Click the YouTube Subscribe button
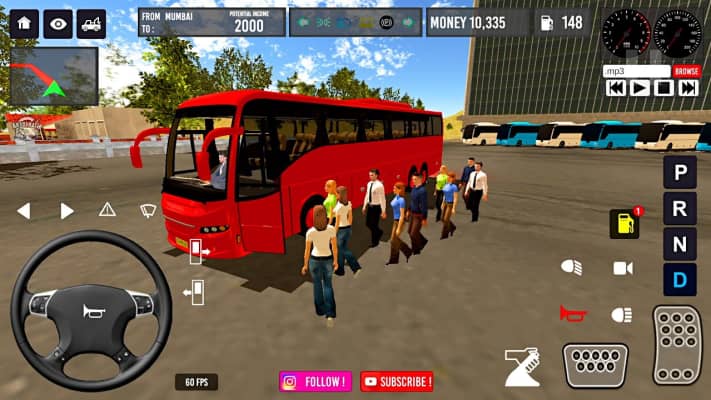 [x=397, y=381]
